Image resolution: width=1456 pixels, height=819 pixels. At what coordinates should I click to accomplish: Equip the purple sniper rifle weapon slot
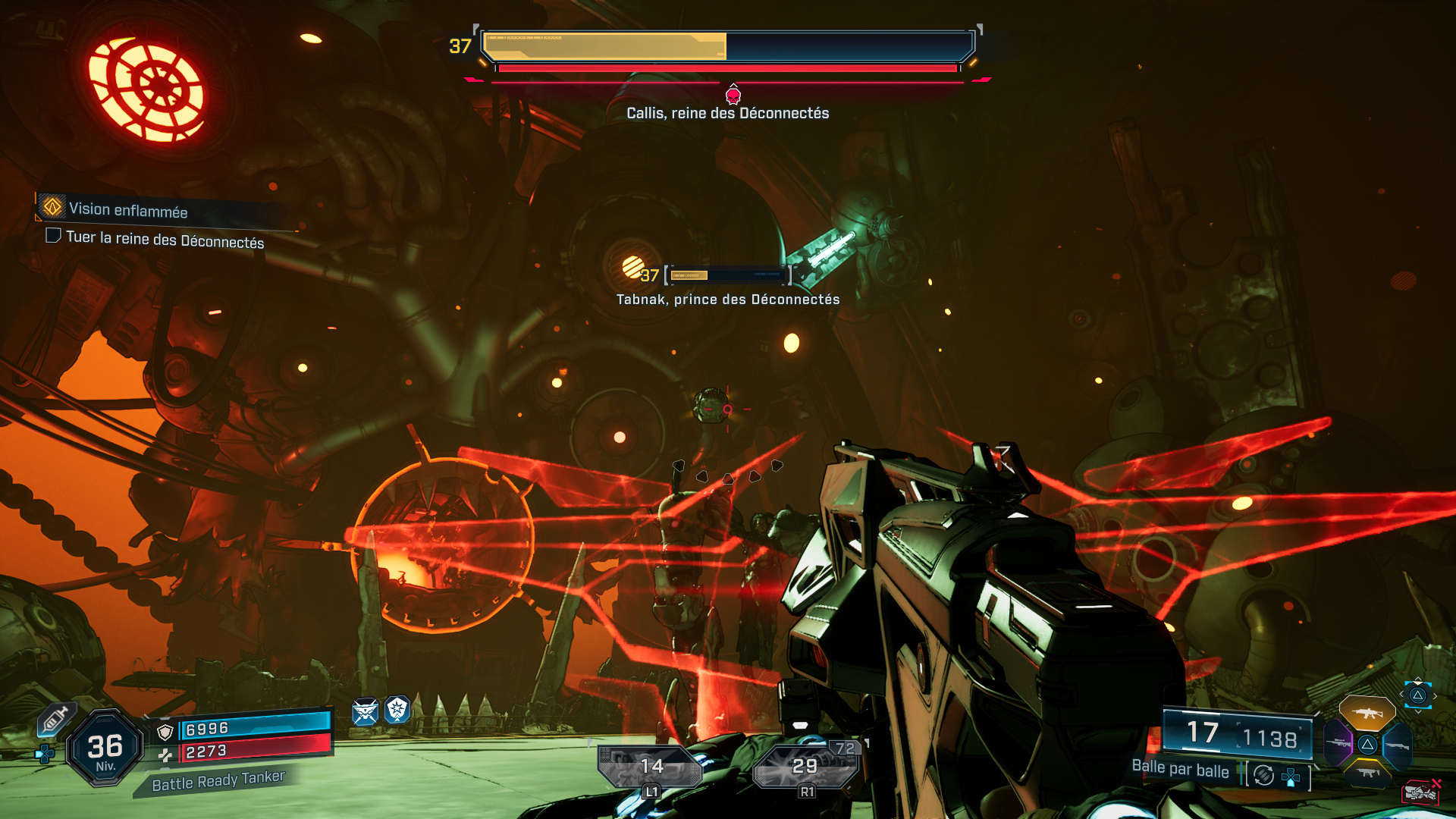coord(1338,744)
